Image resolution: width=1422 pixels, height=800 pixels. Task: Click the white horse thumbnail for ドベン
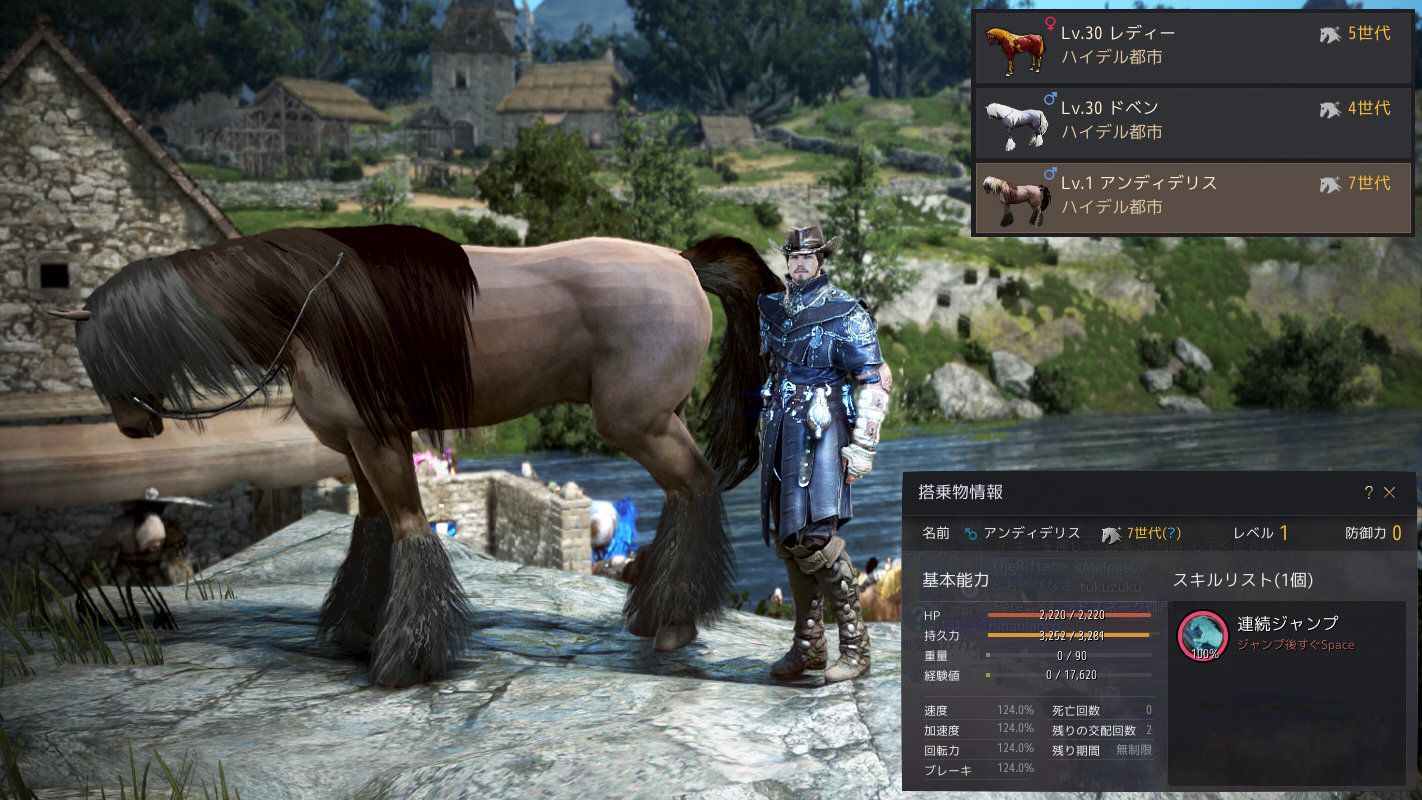1018,122
